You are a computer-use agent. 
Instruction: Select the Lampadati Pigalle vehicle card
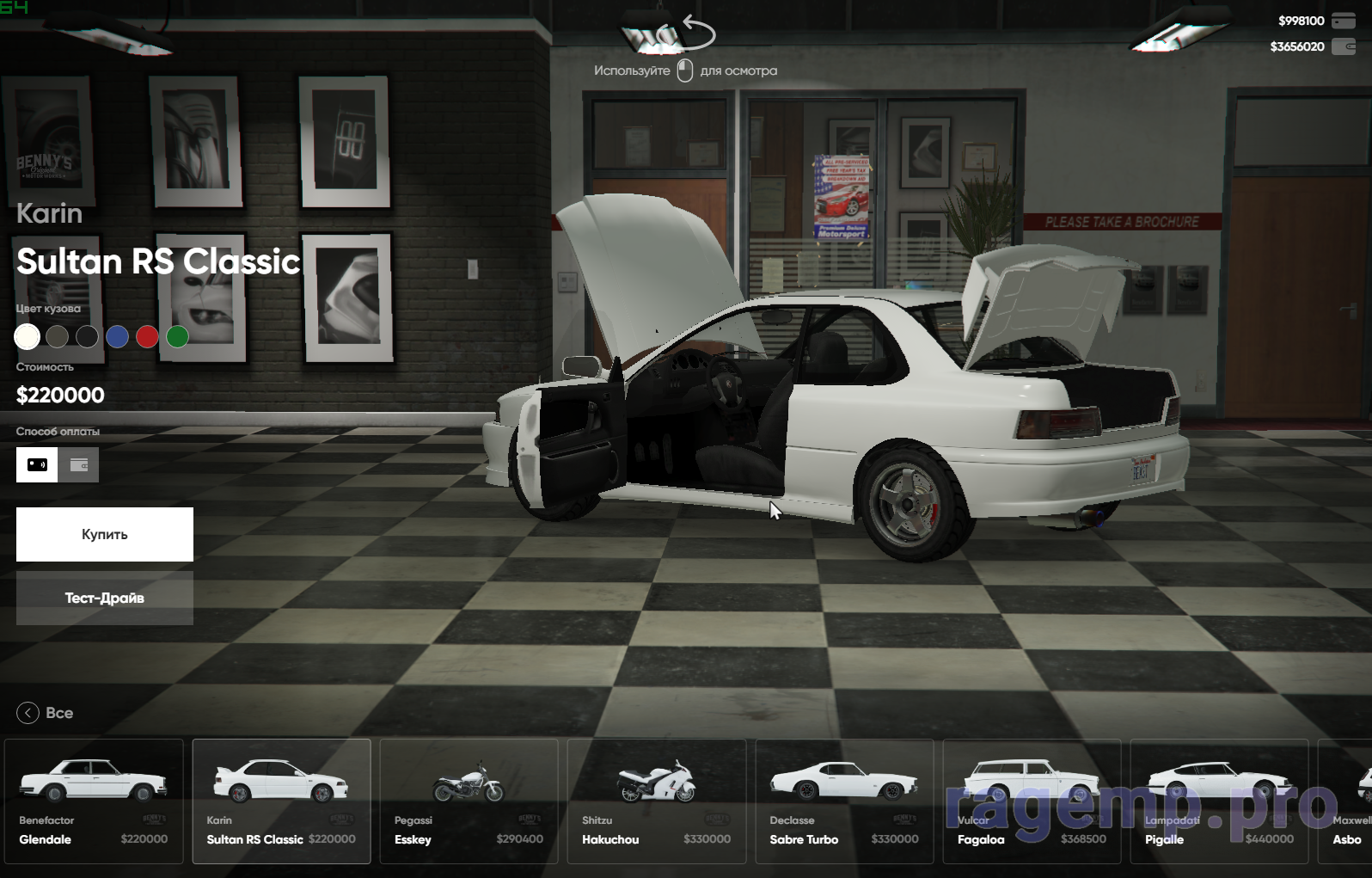[1219, 801]
